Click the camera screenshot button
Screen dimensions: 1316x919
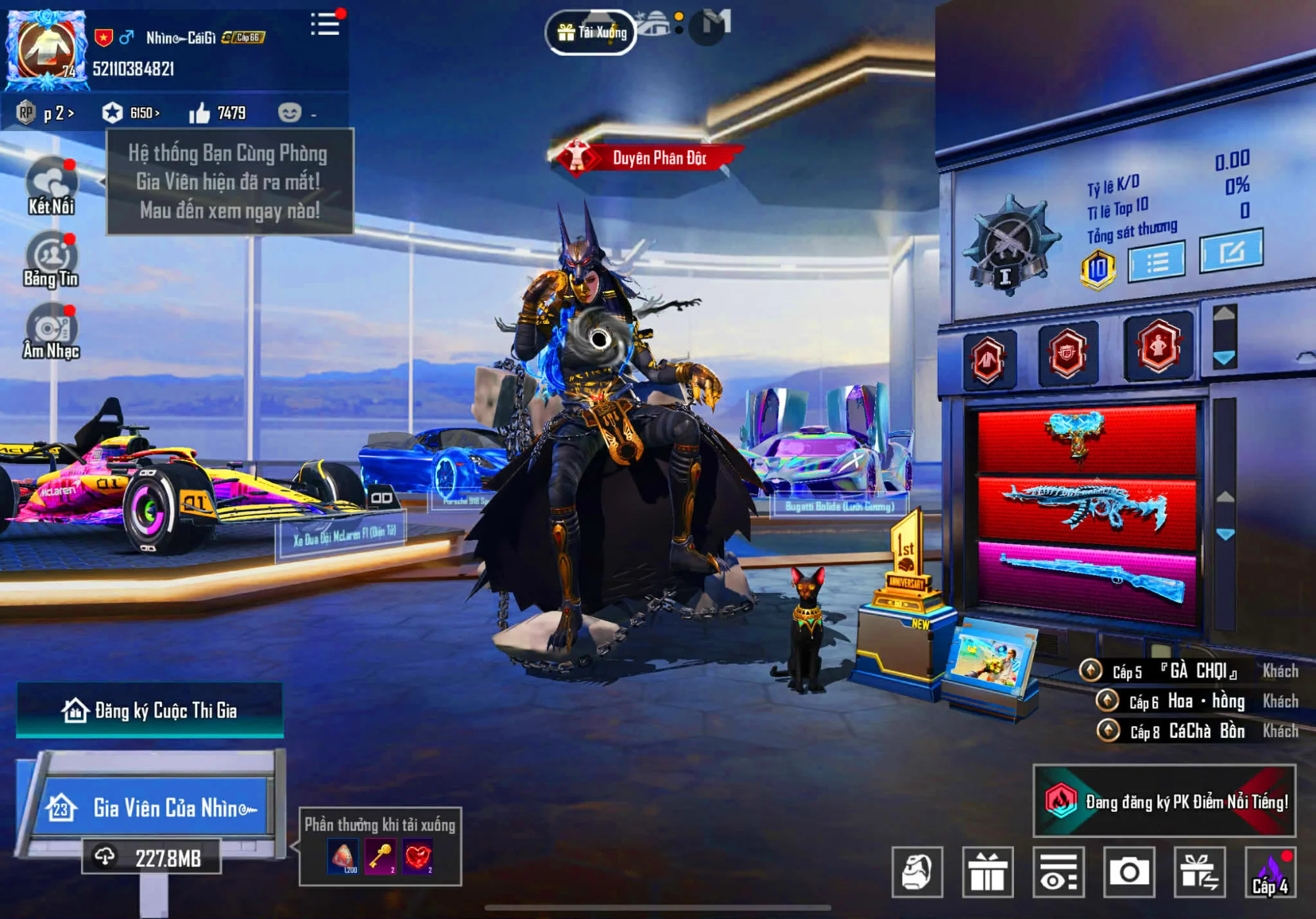pos(1129,872)
